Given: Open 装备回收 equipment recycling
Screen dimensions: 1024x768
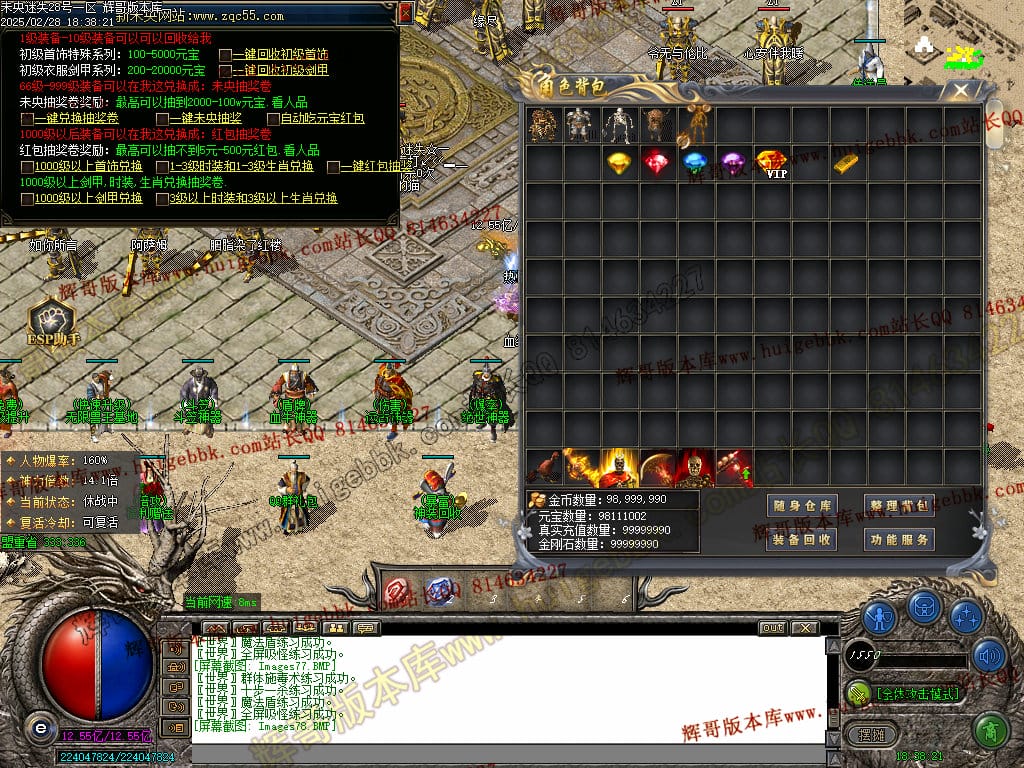Looking at the screenshot, I should point(801,539).
